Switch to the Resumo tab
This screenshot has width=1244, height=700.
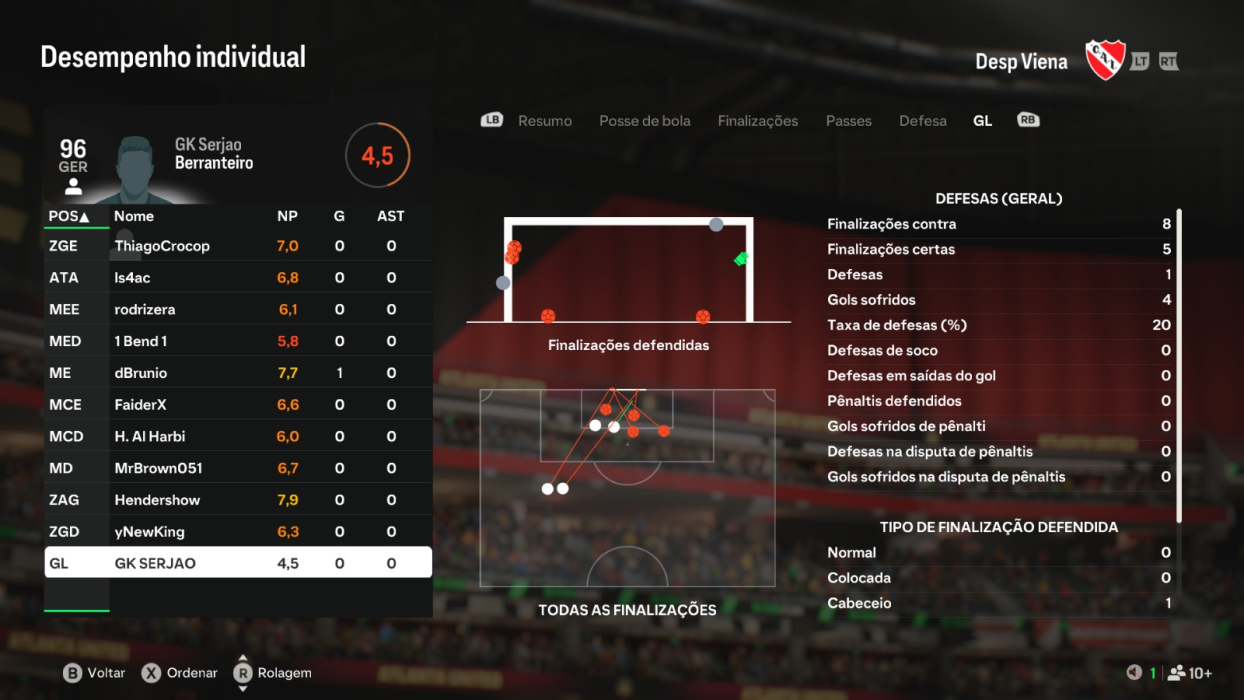pyautogui.click(x=544, y=121)
